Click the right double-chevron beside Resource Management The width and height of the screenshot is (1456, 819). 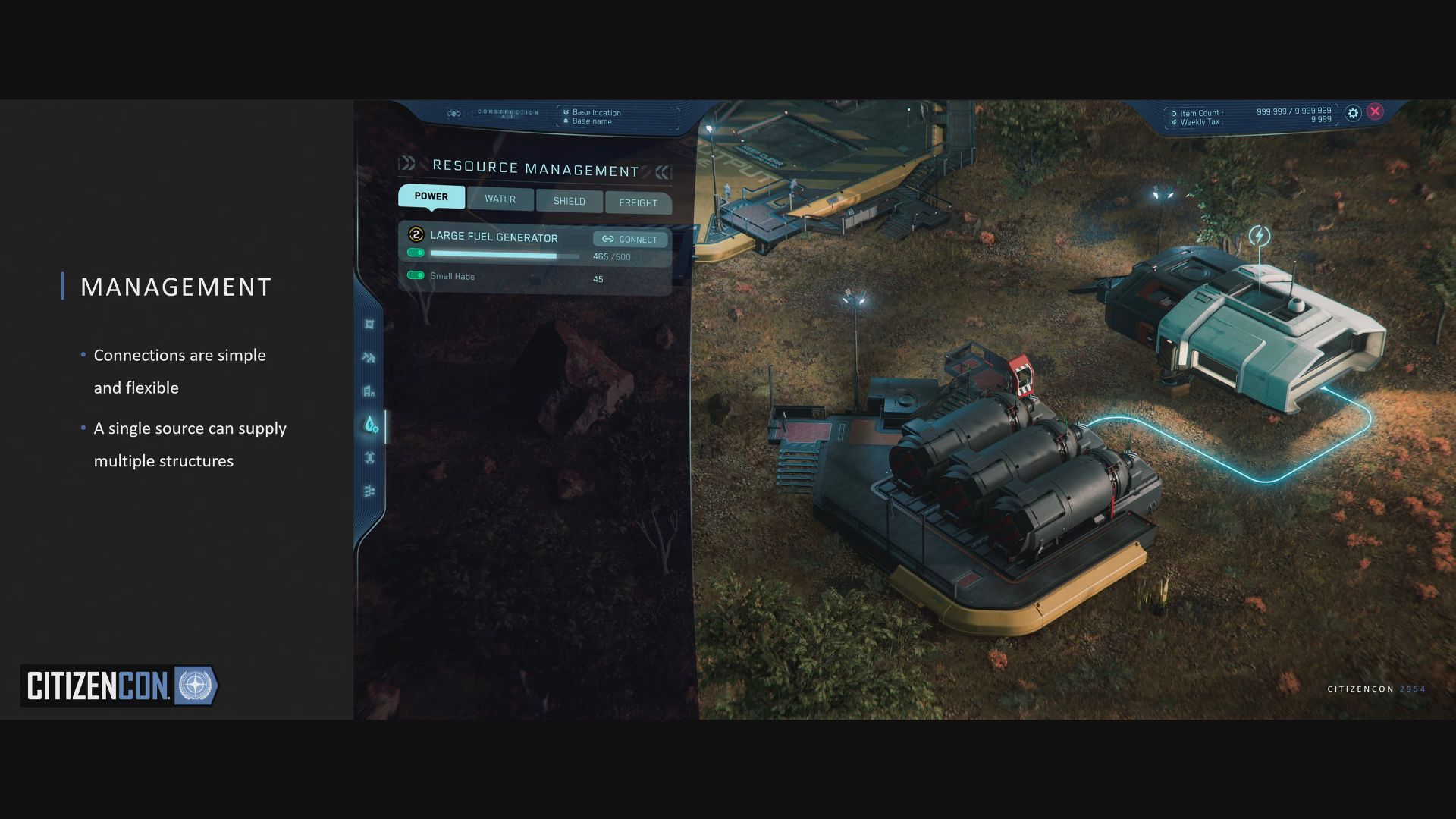[663, 173]
